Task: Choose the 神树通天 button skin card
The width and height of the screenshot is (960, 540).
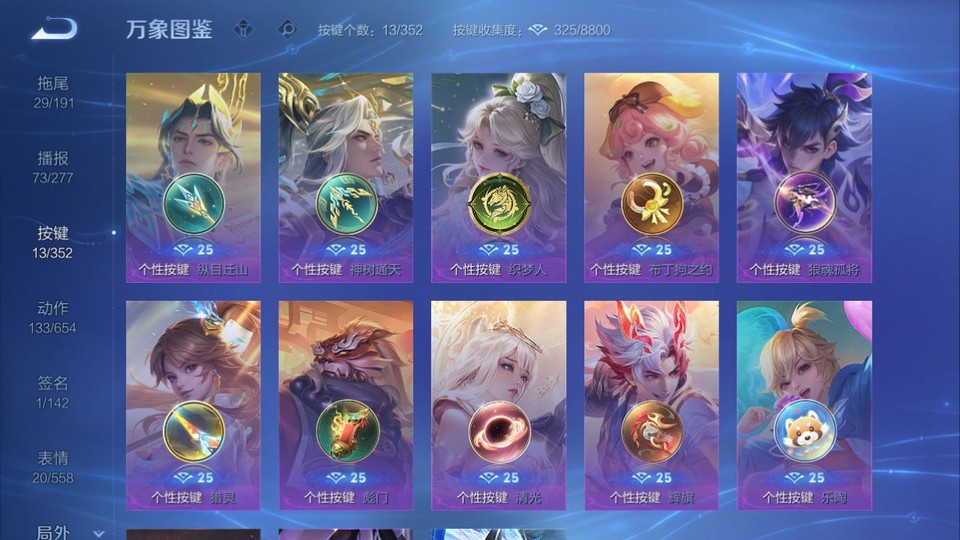Action: [x=346, y=177]
